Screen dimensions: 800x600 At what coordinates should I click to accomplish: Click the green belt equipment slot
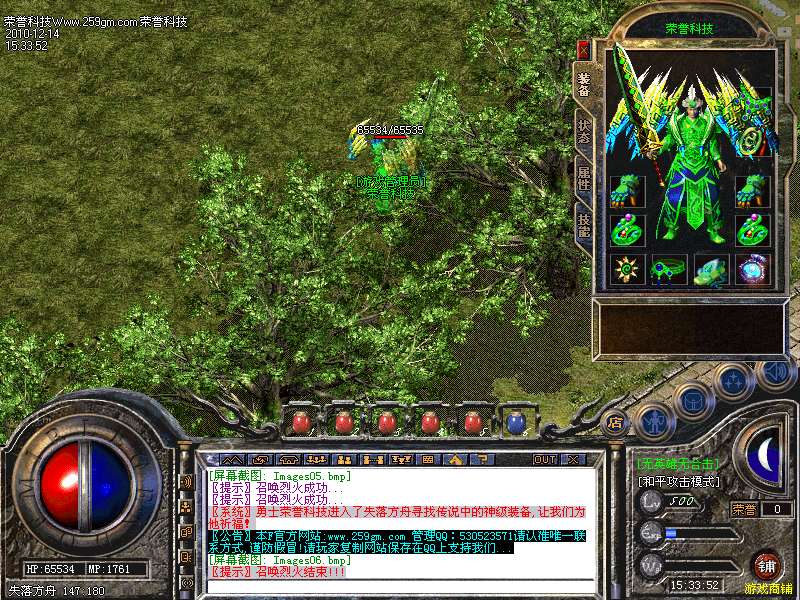point(669,270)
